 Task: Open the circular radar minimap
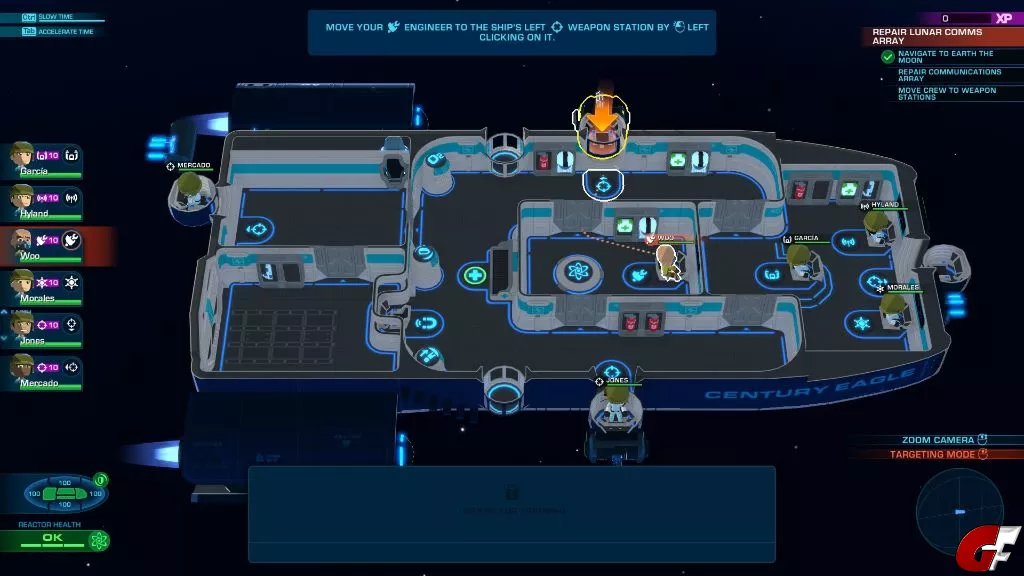(958, 510)
